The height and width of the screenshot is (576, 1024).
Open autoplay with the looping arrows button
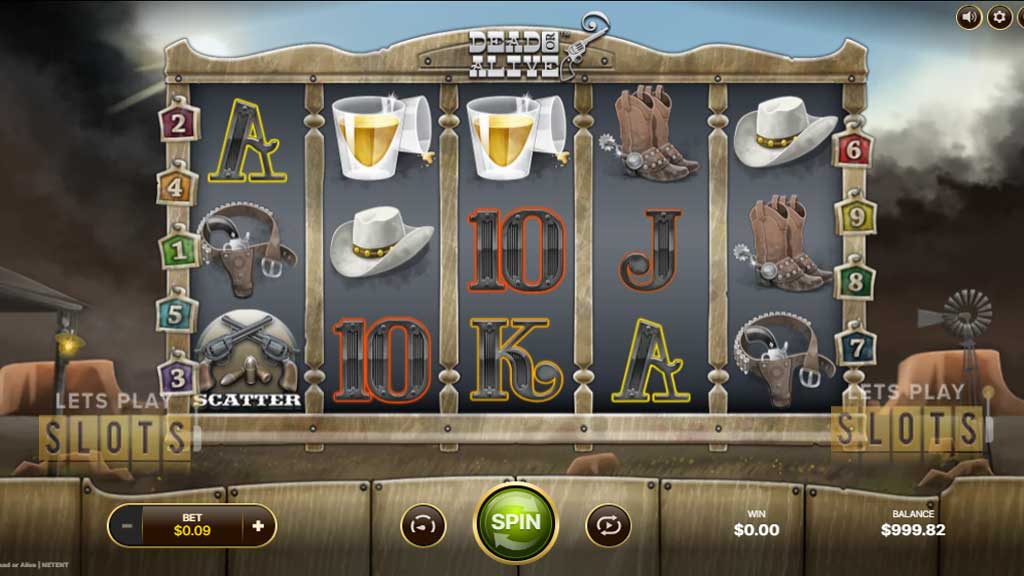pos(607,524)
